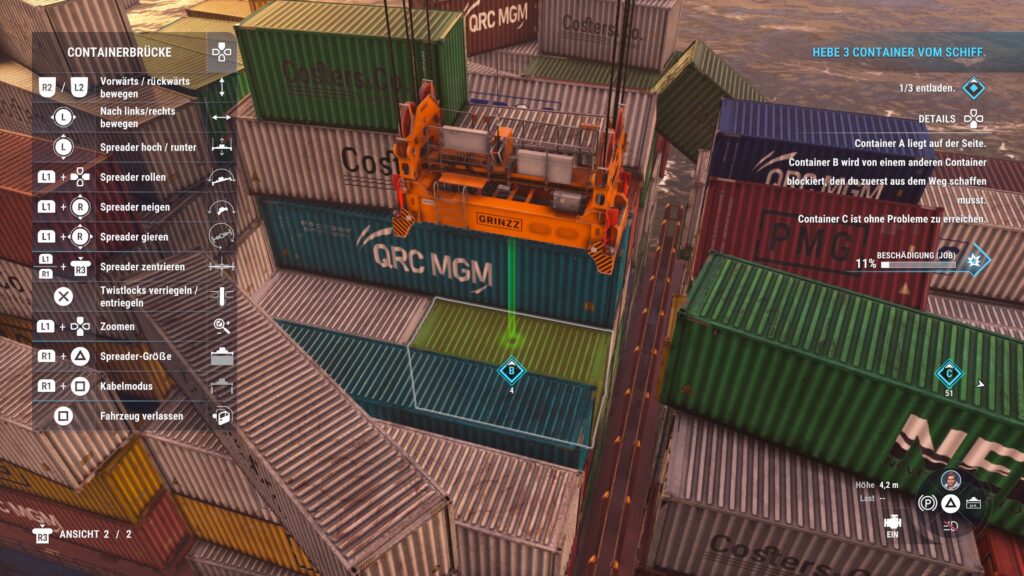Click the 'Zoomen' magnifier icon
The height and width of the screenshot is (576, 1024).
(221, 326)
